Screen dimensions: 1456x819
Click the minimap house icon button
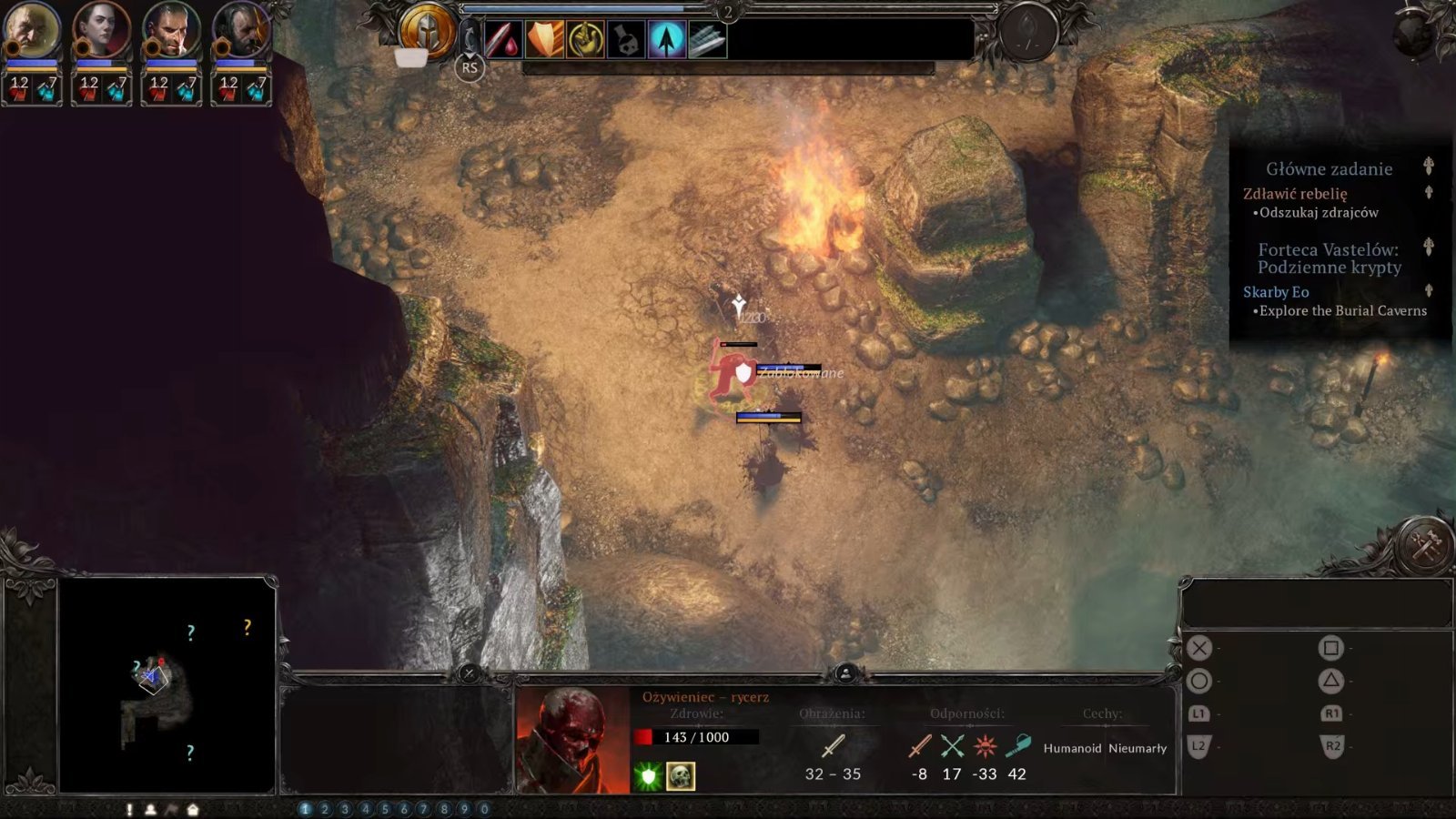coord(193,809)
